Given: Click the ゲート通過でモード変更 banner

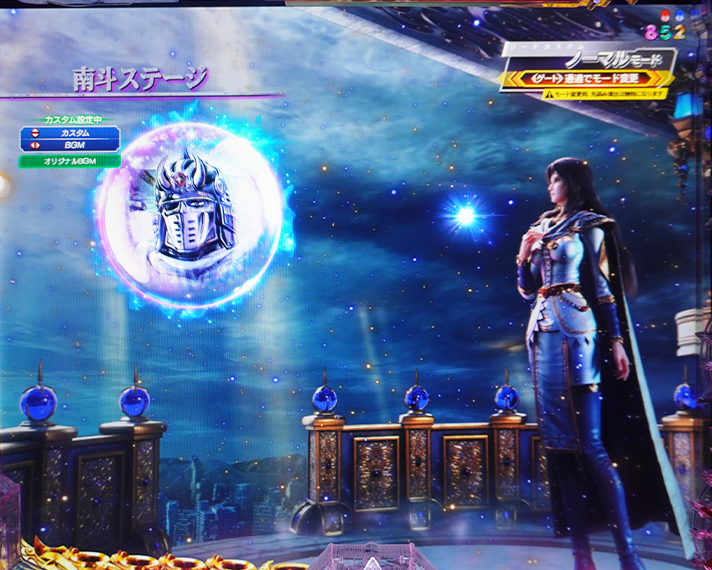Looking at the screenshot, I should [x=588, y=77].
